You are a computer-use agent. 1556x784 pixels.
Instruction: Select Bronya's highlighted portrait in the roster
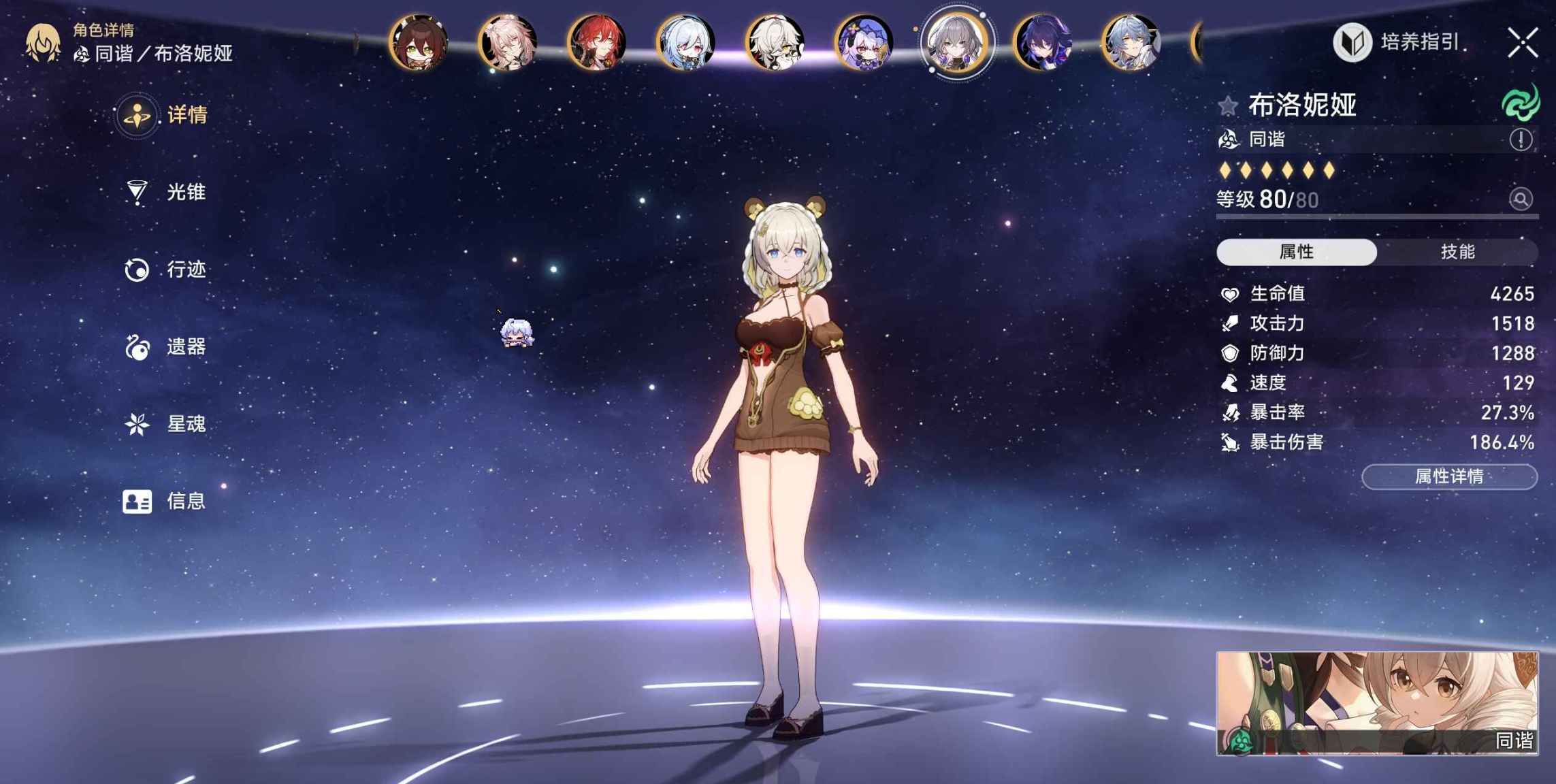958,42
